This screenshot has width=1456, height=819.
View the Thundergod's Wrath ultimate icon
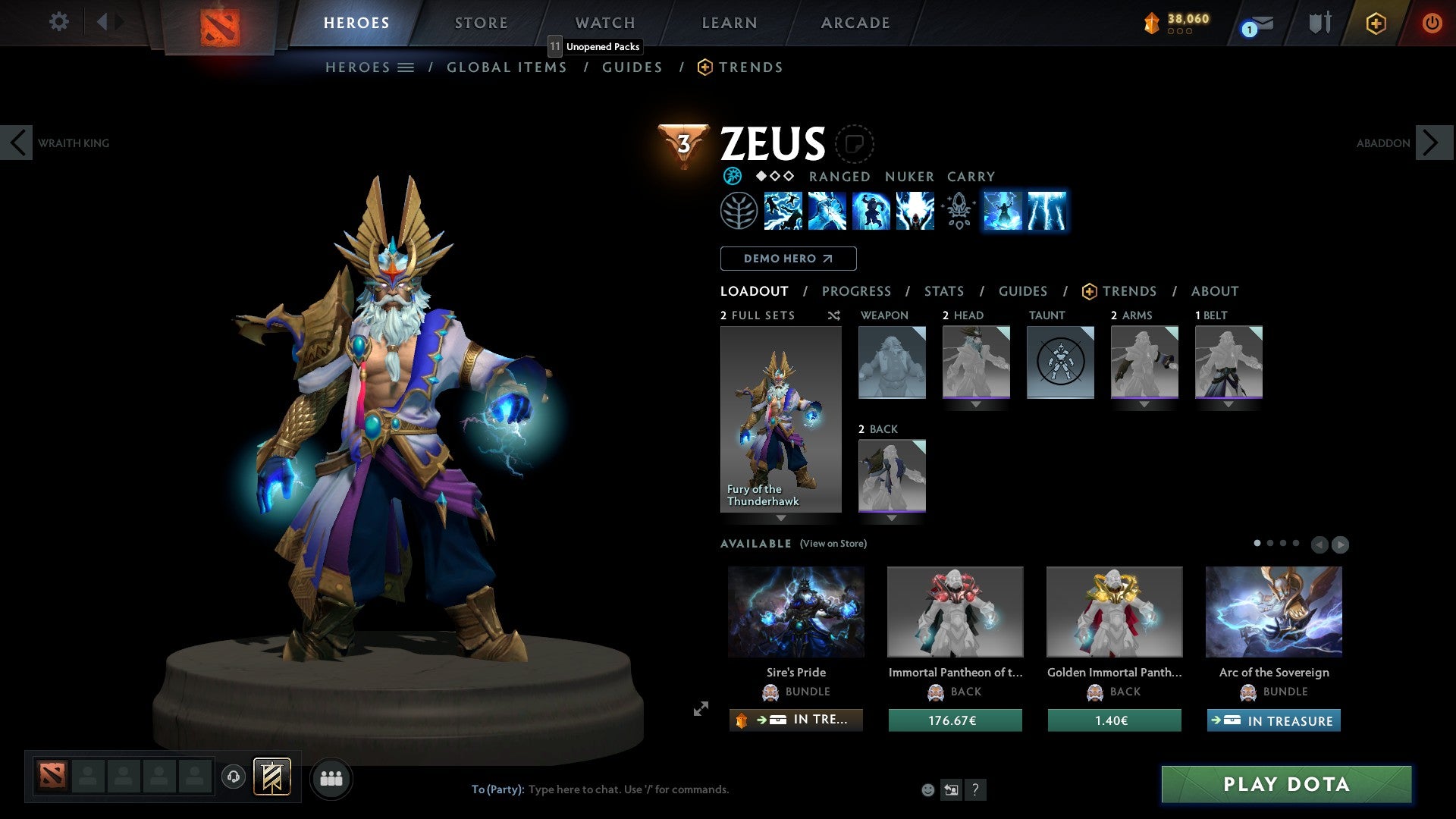914,212
